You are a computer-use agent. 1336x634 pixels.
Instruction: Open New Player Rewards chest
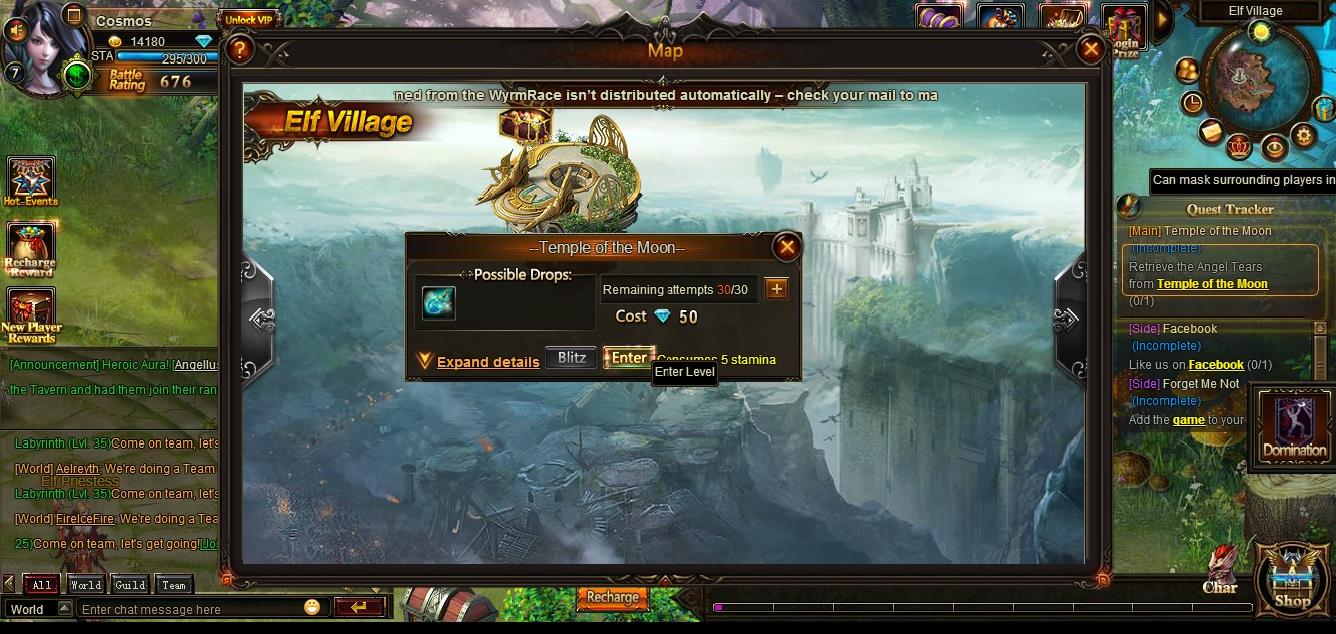(30, 314)
